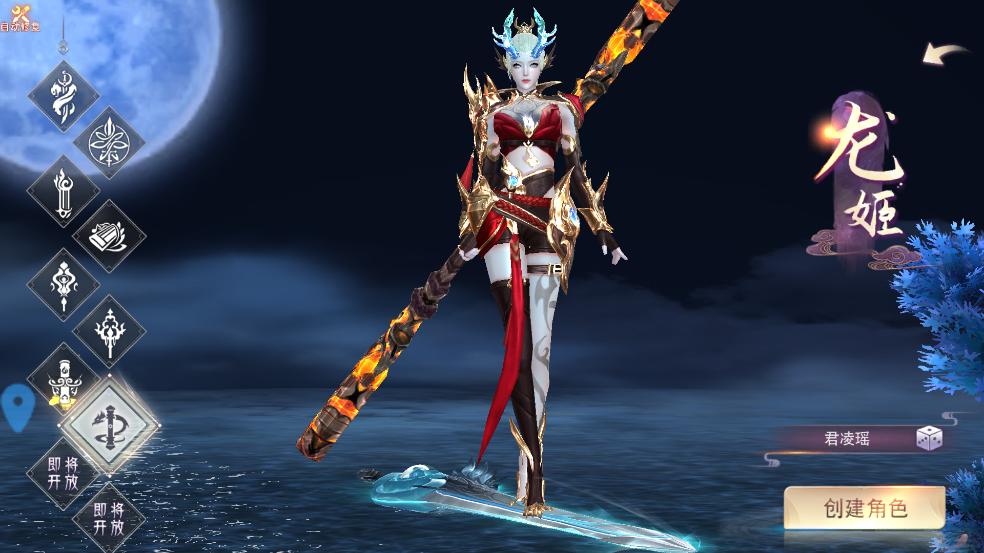Choose the drum-shaped class icon
Image resolution: width=984 pixels, height=553 pixels.
pyautogui.click(x=109, y=236)
